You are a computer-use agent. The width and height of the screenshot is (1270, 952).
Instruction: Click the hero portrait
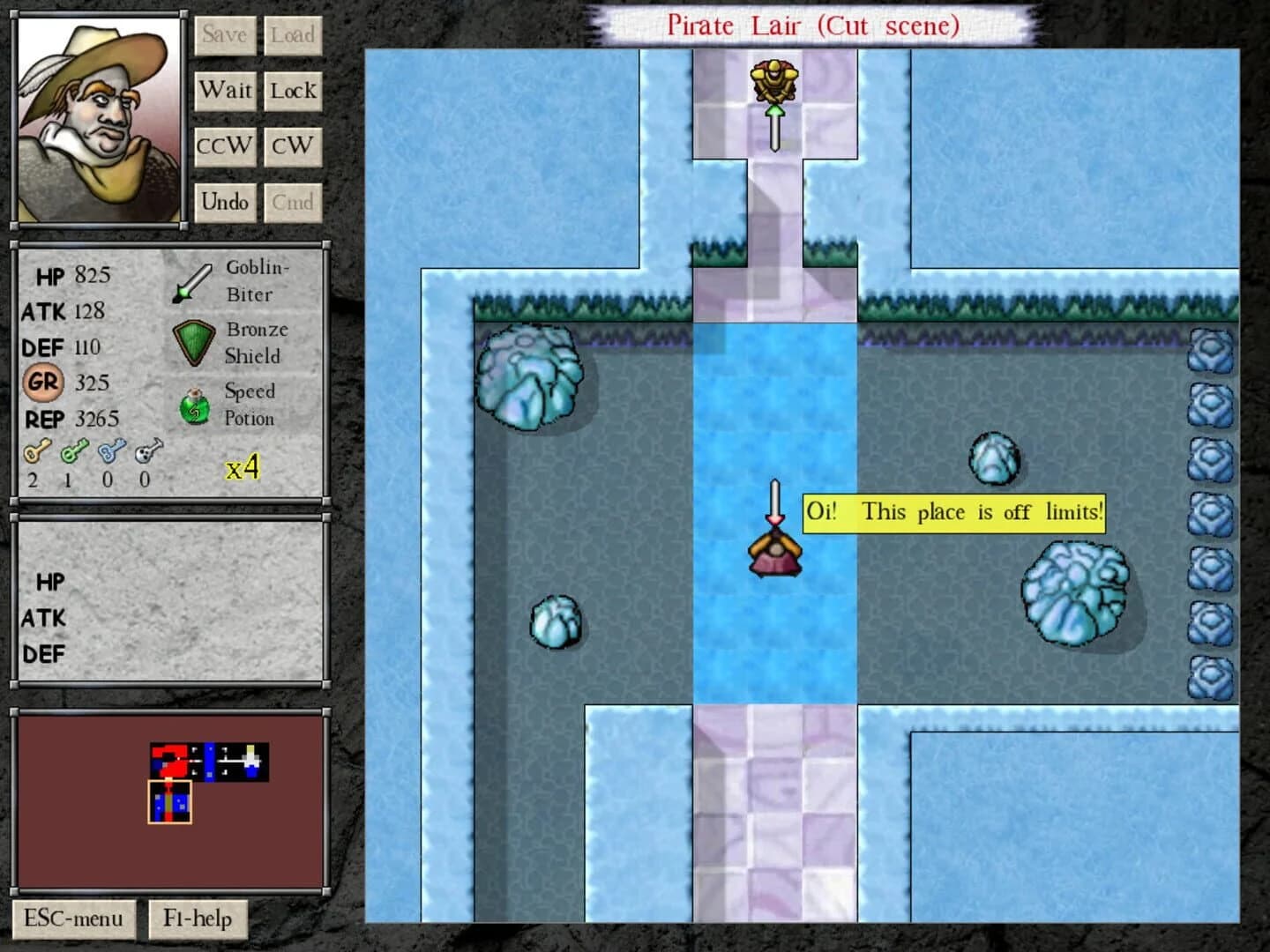[97, 117]
